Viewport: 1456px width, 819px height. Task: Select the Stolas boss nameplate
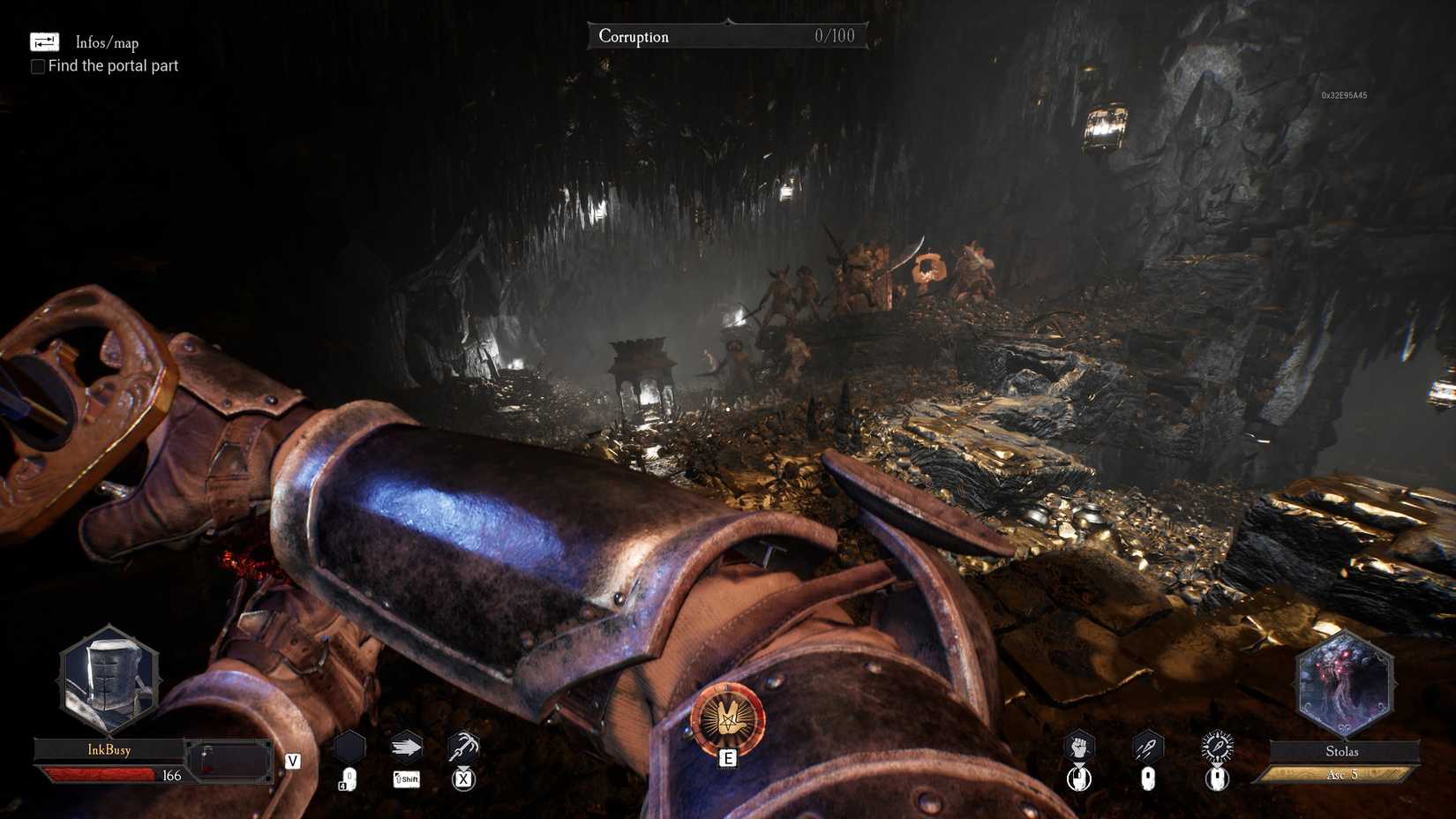click(1343, 751)
